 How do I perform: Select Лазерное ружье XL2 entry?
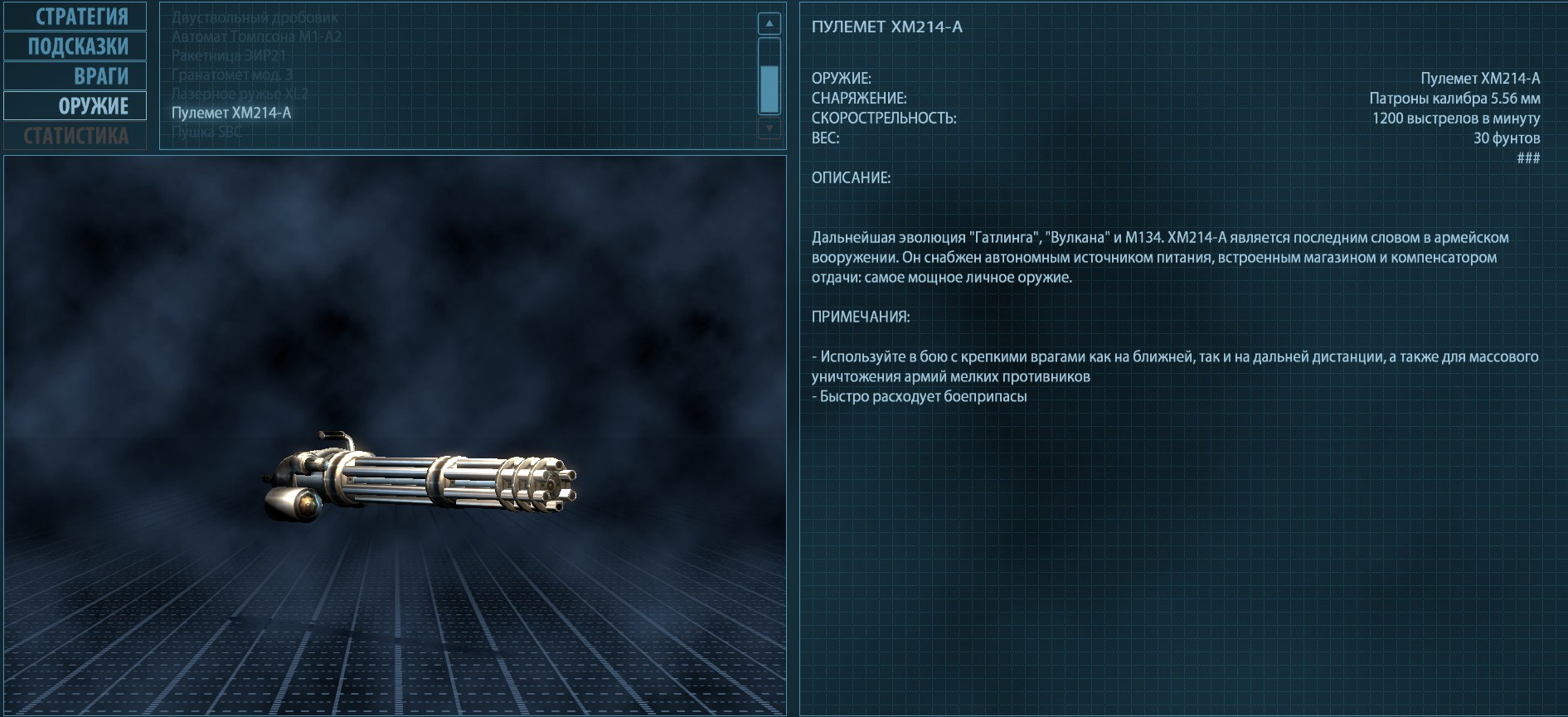[x=240, y=94]
